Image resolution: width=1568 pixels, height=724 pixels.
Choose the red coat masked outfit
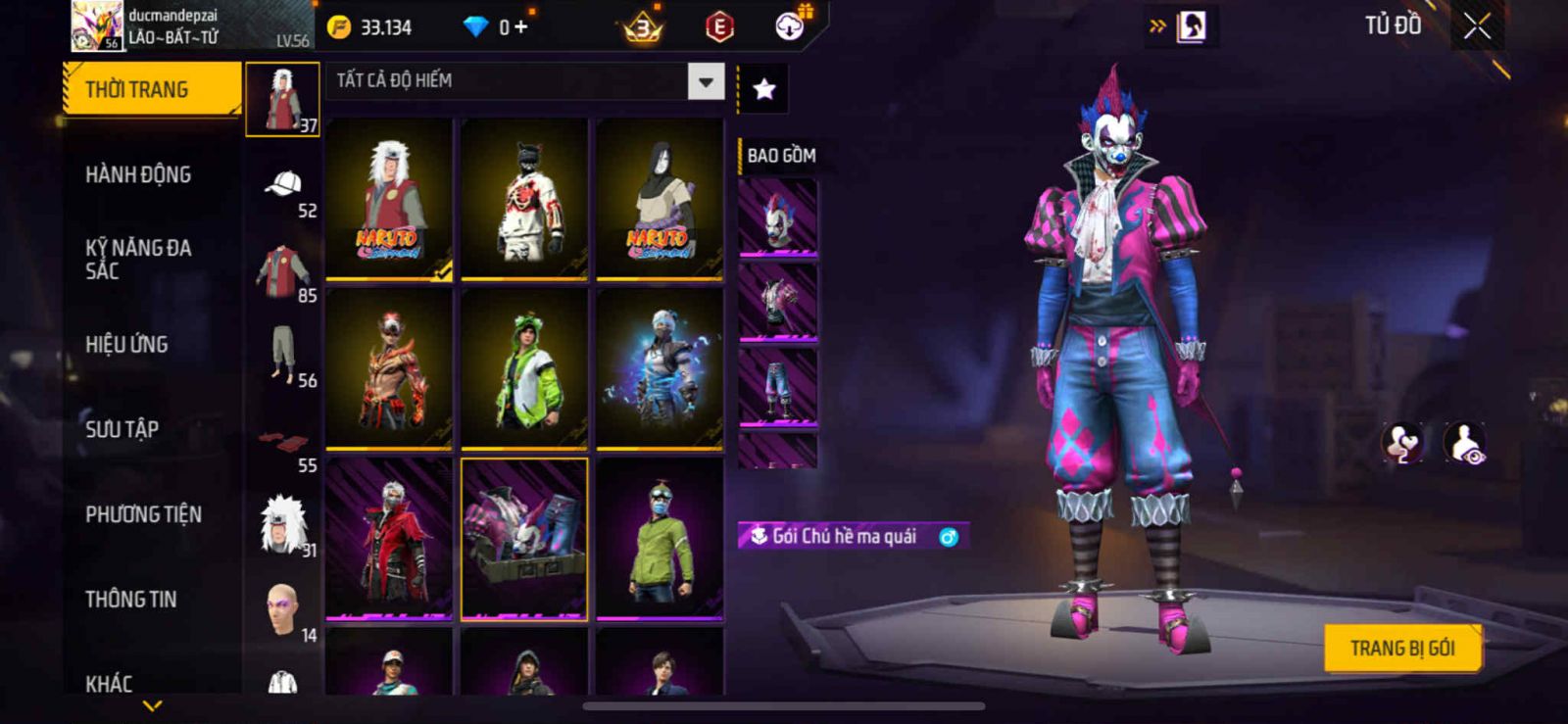pos(389,539)
